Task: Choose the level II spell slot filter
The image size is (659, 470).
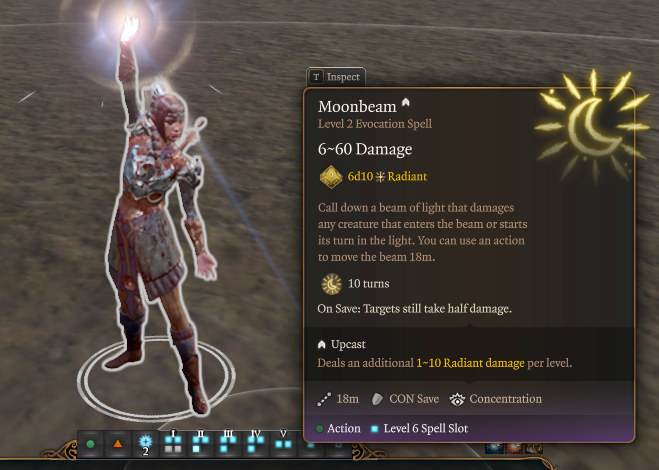Action: click(200, 443)
